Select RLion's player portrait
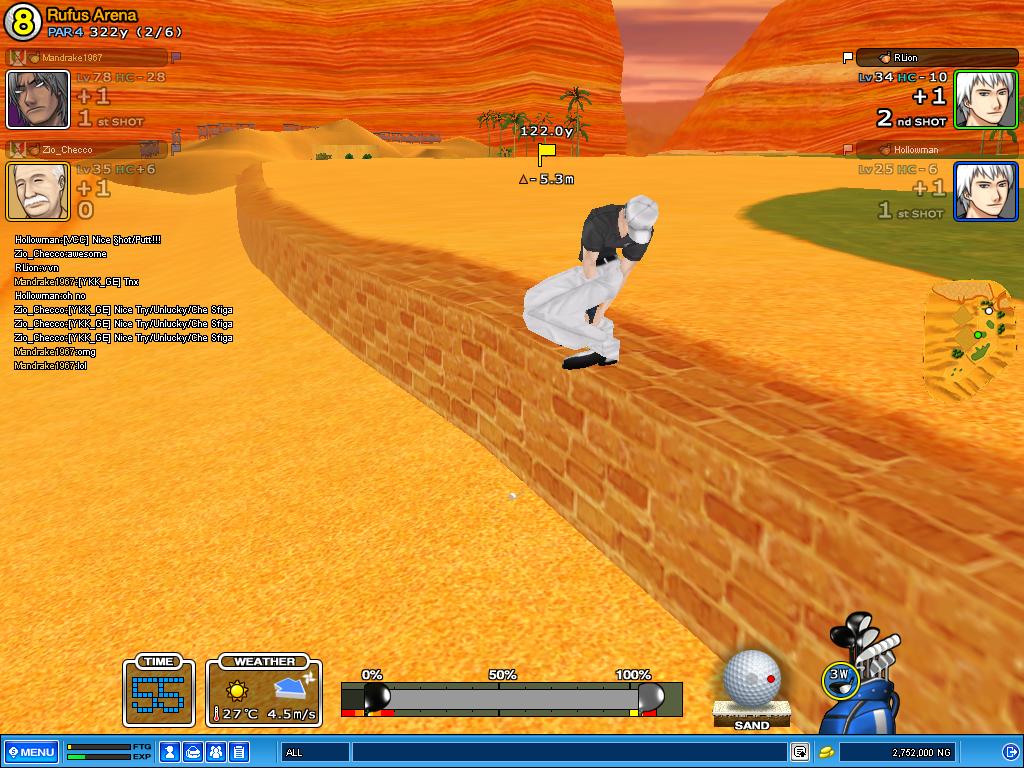1024x768 pixels. point(985,99)
